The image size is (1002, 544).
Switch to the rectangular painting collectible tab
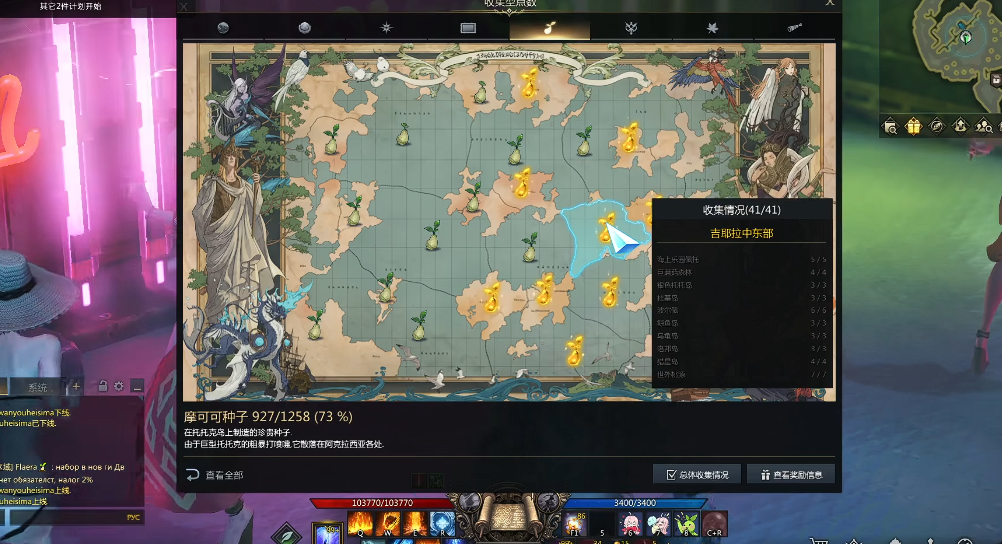pos(467,28)
